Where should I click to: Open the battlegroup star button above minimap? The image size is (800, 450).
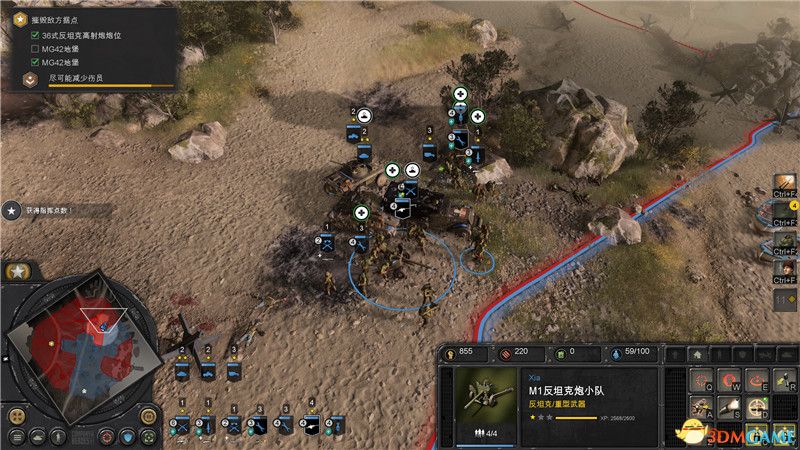[18, 272]
